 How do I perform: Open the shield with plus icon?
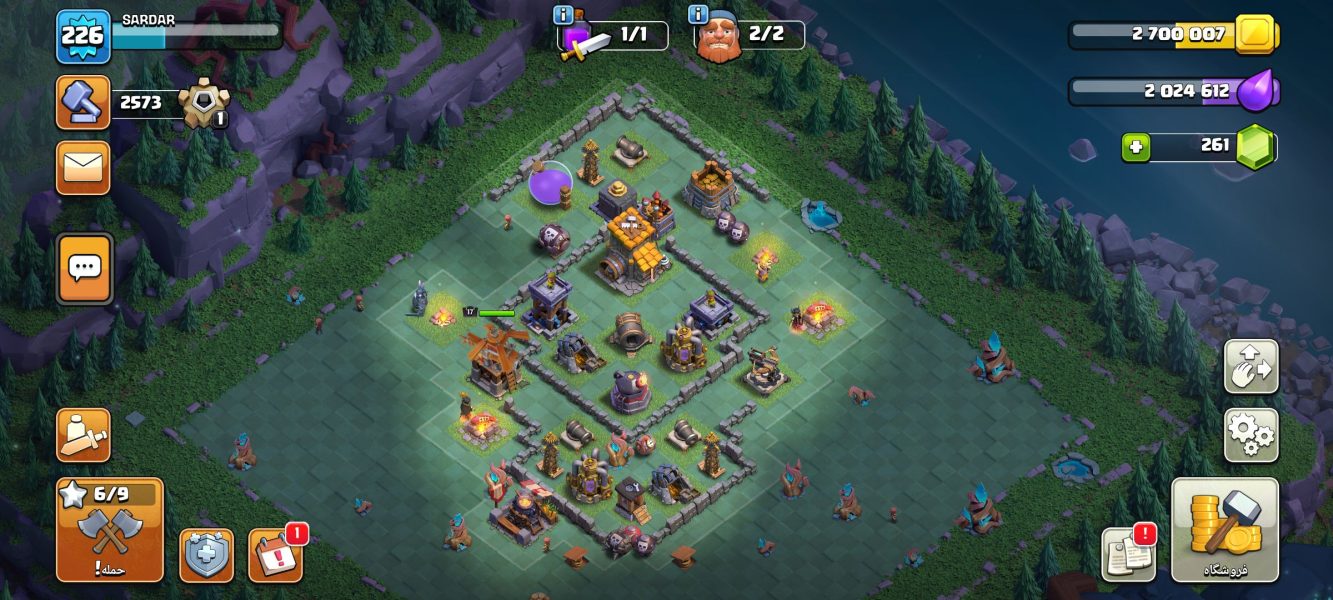click(x=206, y=555)
